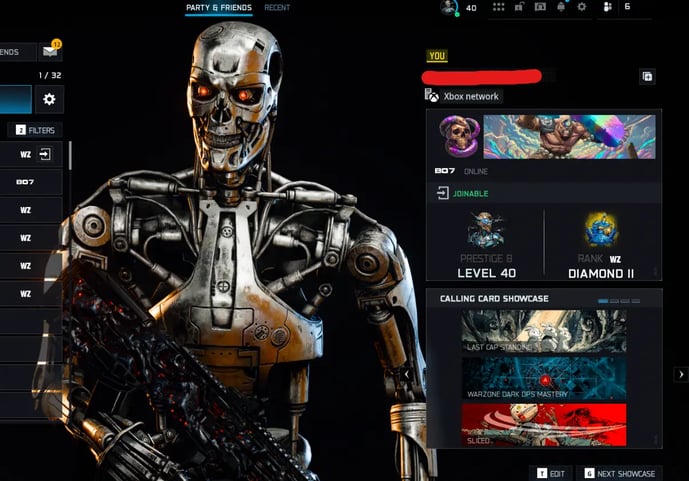Viewport: 689px width, 481px height.
Task: Switch to the Party & Friends tab
Action: pyautogui.click(x=218, y=8)
